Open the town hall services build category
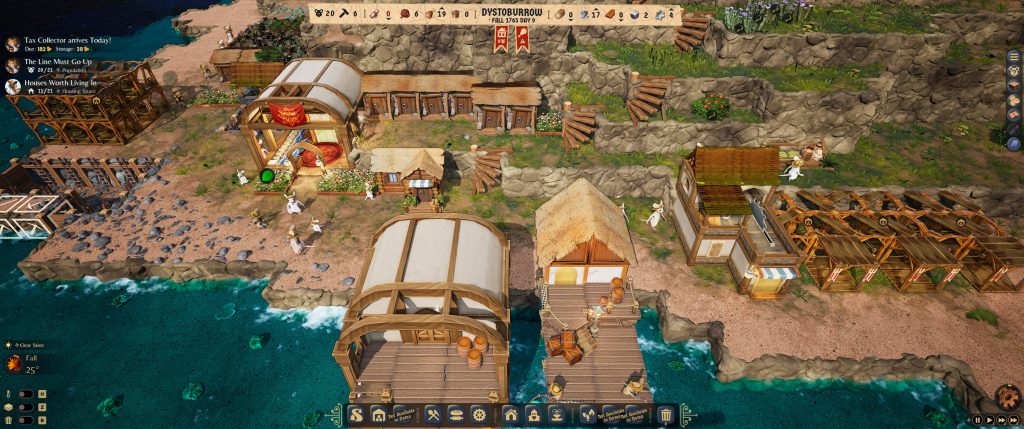Viewport: 1024px width, 429px height. click(x=533, y=414)
